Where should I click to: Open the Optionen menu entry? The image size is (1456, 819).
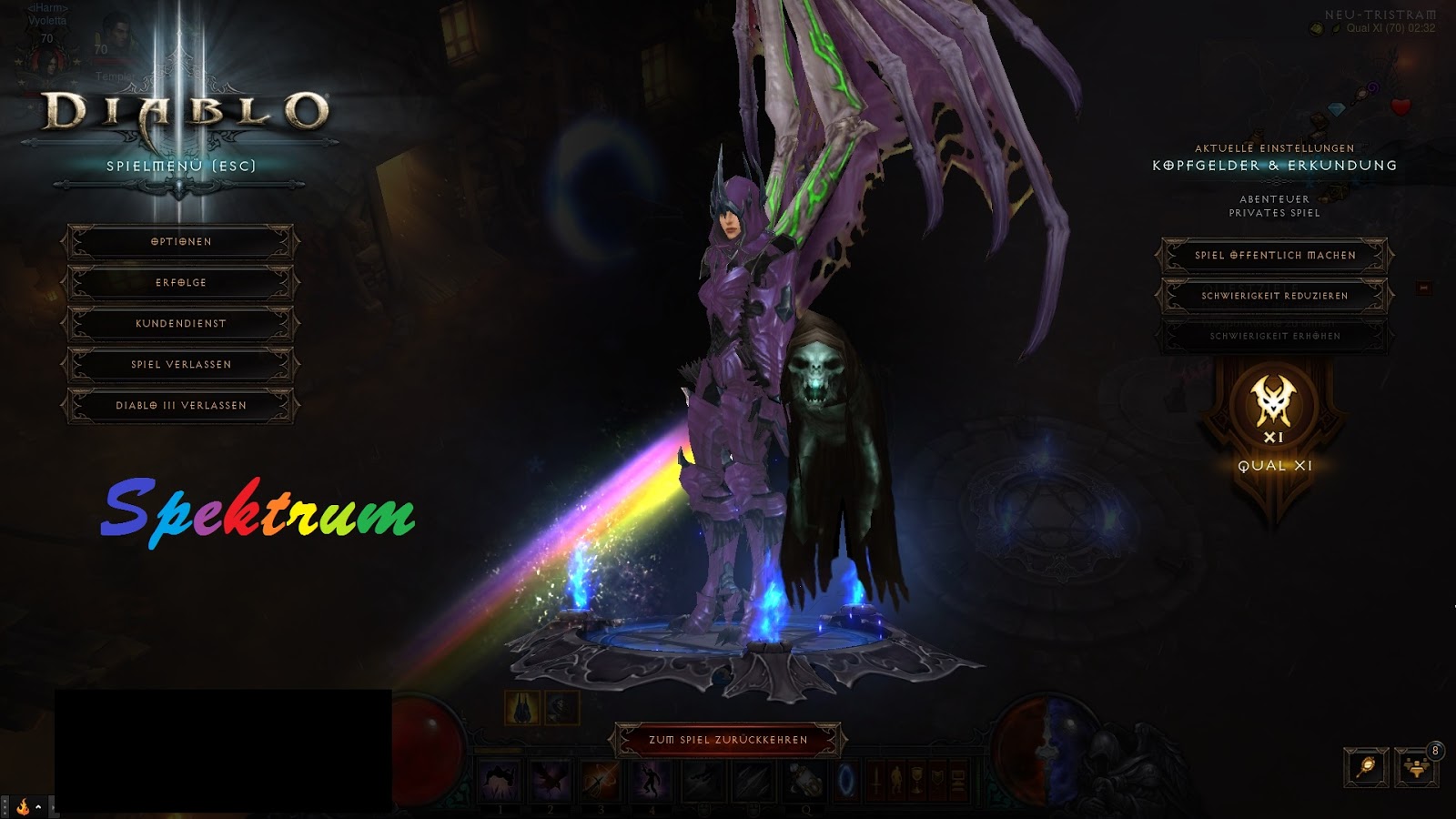(179, 241)
